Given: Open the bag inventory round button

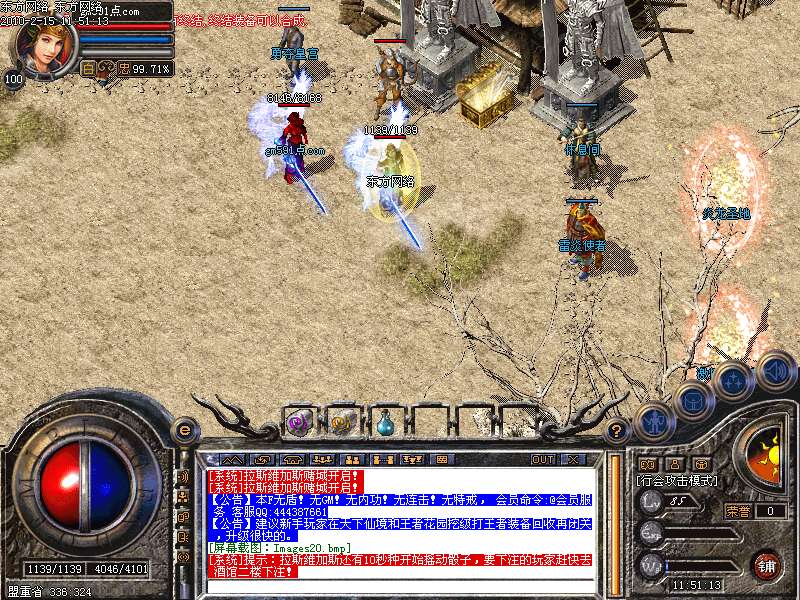Looking at the screenshot, I should 692,401.
